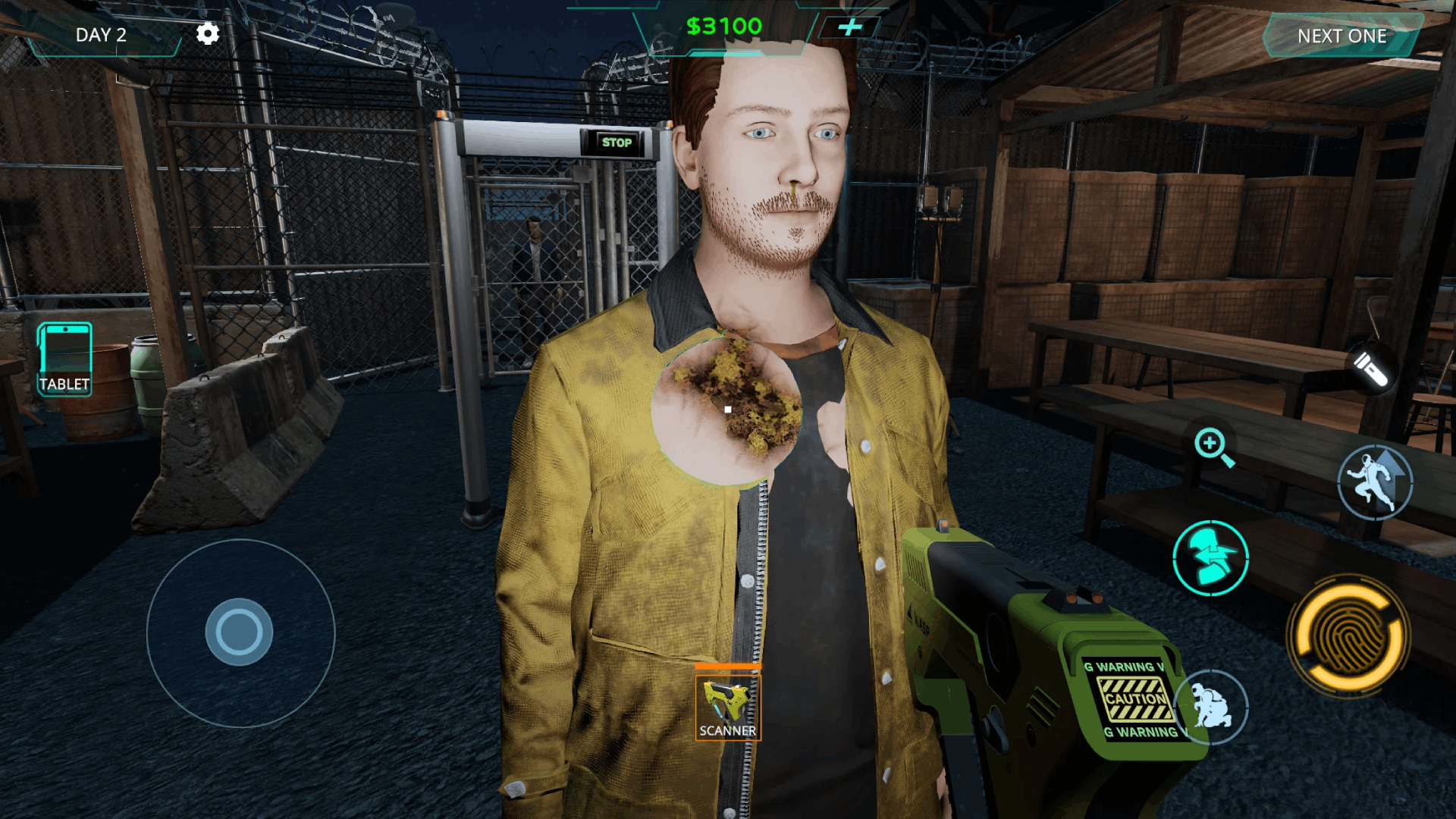1456x819 pixels.
Task: Click the plus icon beside the money counter
Action: [x=850, y=25]
